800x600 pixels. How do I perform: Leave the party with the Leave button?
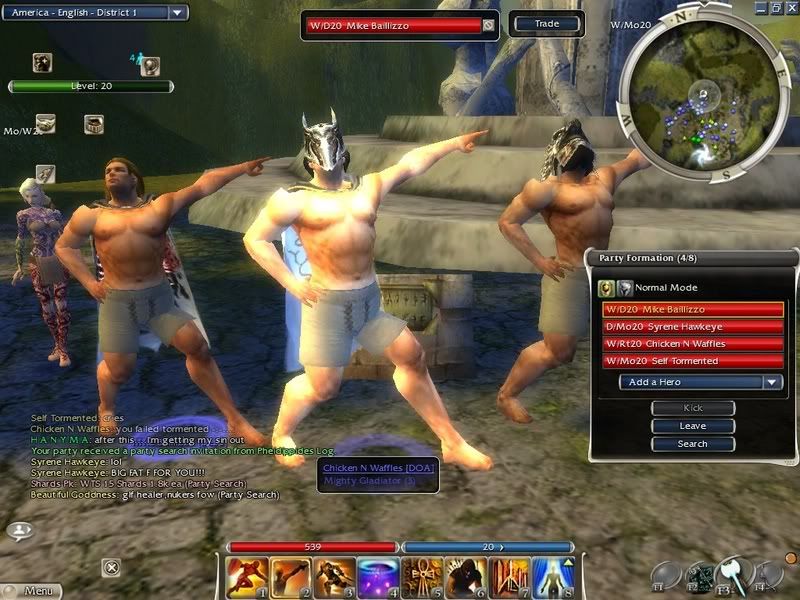pos(692,426)
